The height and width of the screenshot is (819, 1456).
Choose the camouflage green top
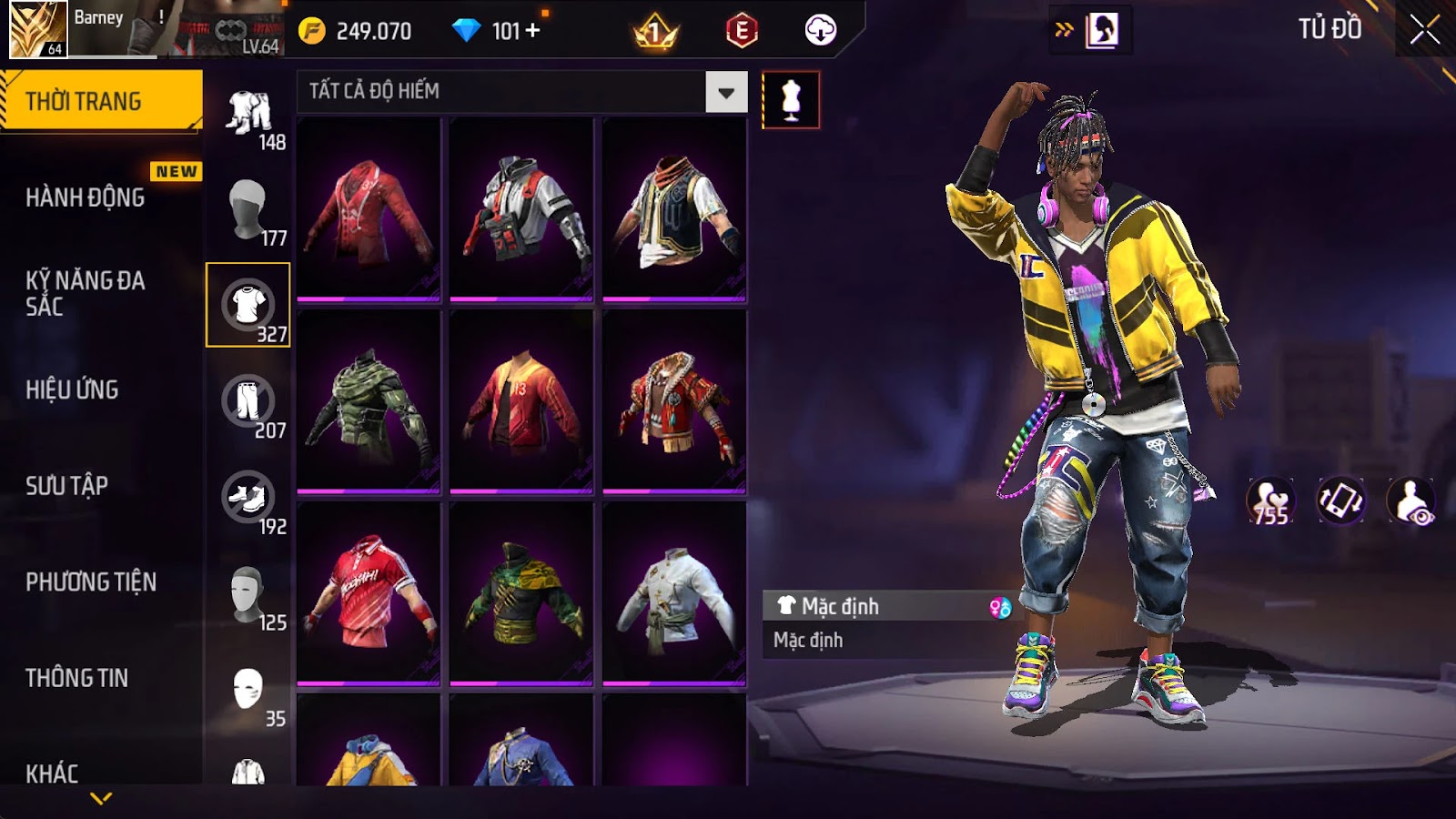[x=369, y=401]
